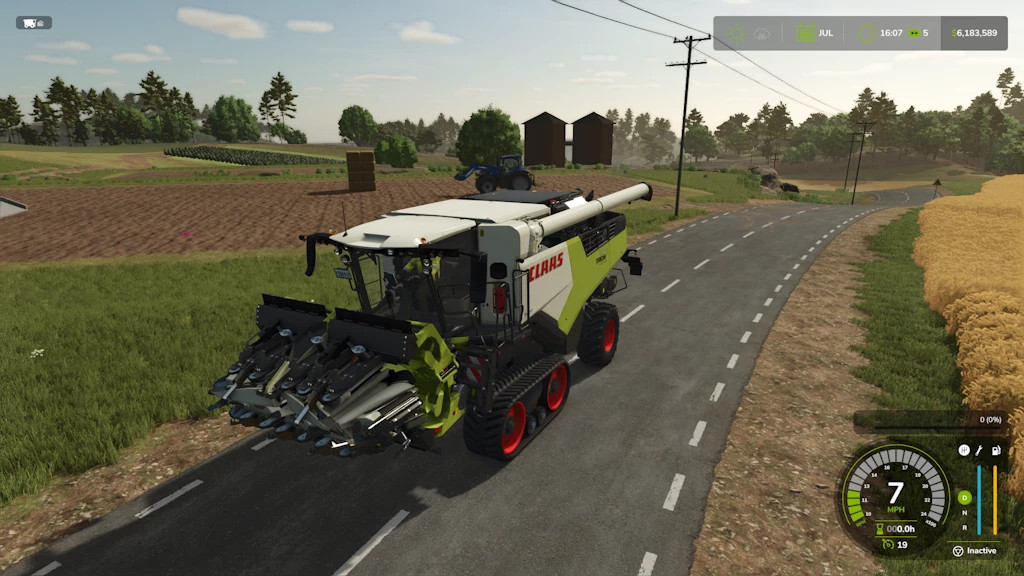Image resolution: width=1024 pixels, height=576 pixels.
Task: Select the wrench damage icon
Action: click(979, 451)
